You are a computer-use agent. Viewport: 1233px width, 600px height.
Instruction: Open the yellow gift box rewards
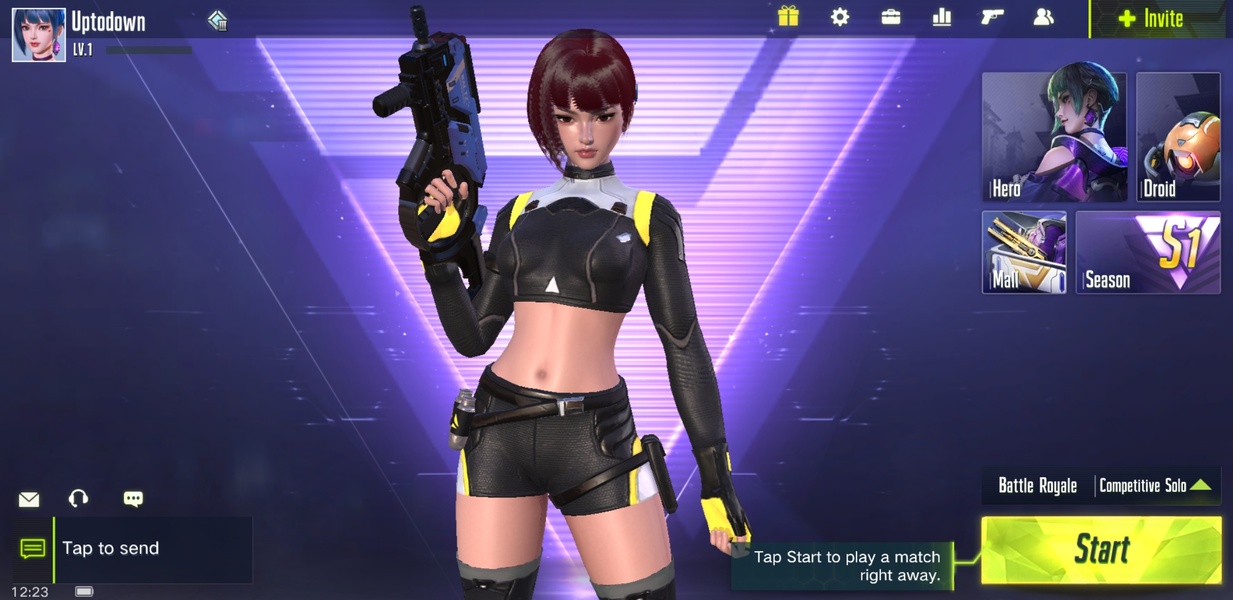tap(788, 17)
